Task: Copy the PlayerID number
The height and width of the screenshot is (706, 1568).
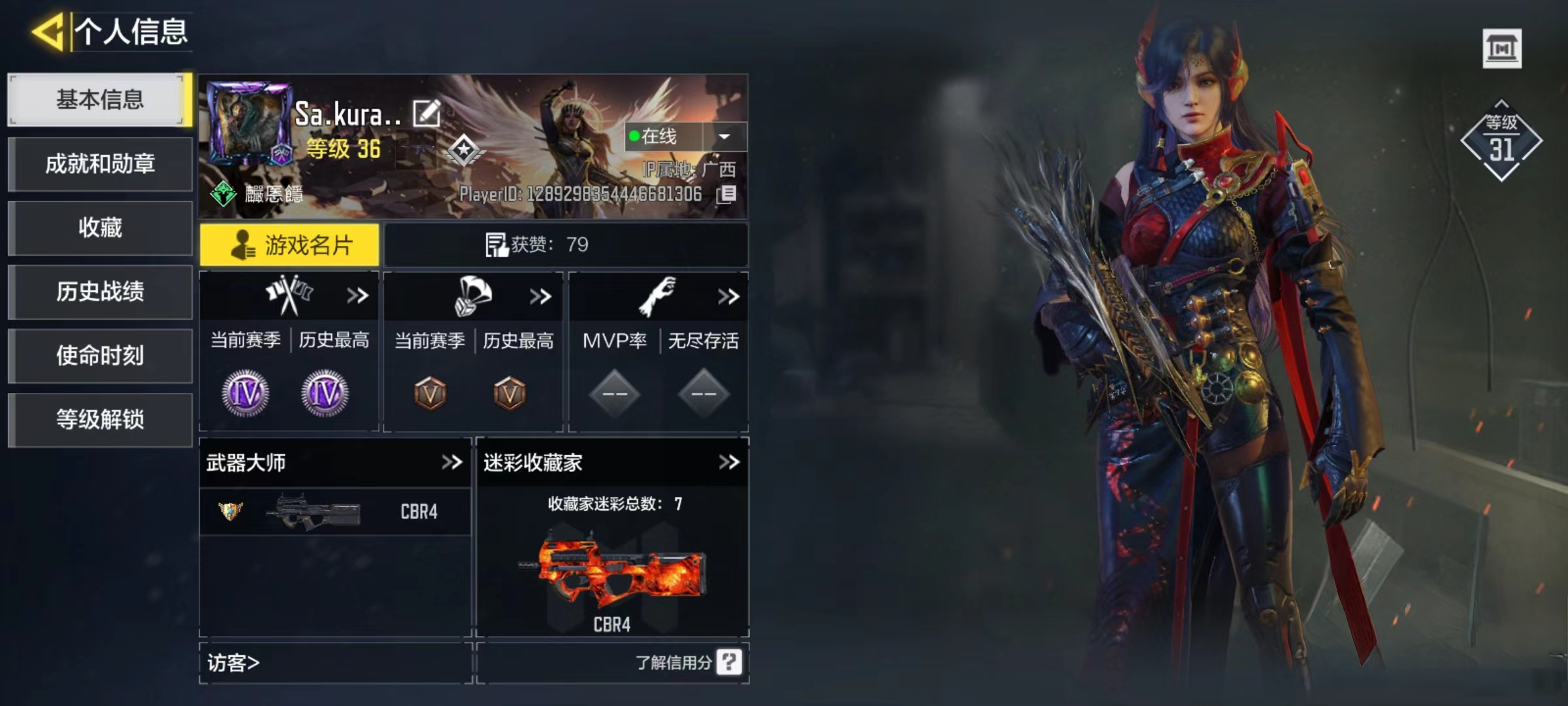Action: (x=727, y=194)
